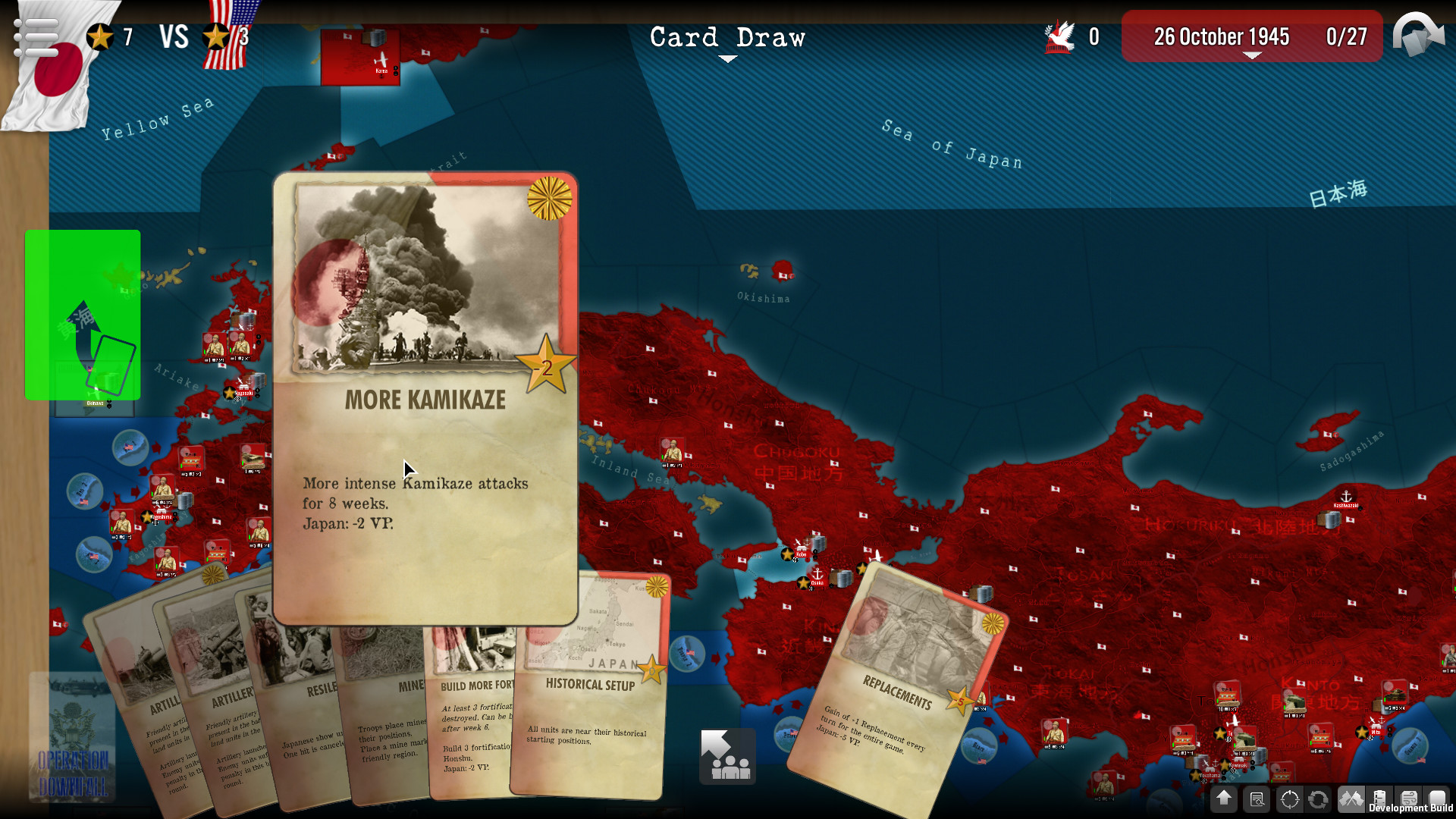Expand the Card Draw header arrow
The width and height of the screenshot is (1456, 819).
click(x=727, y=57)
